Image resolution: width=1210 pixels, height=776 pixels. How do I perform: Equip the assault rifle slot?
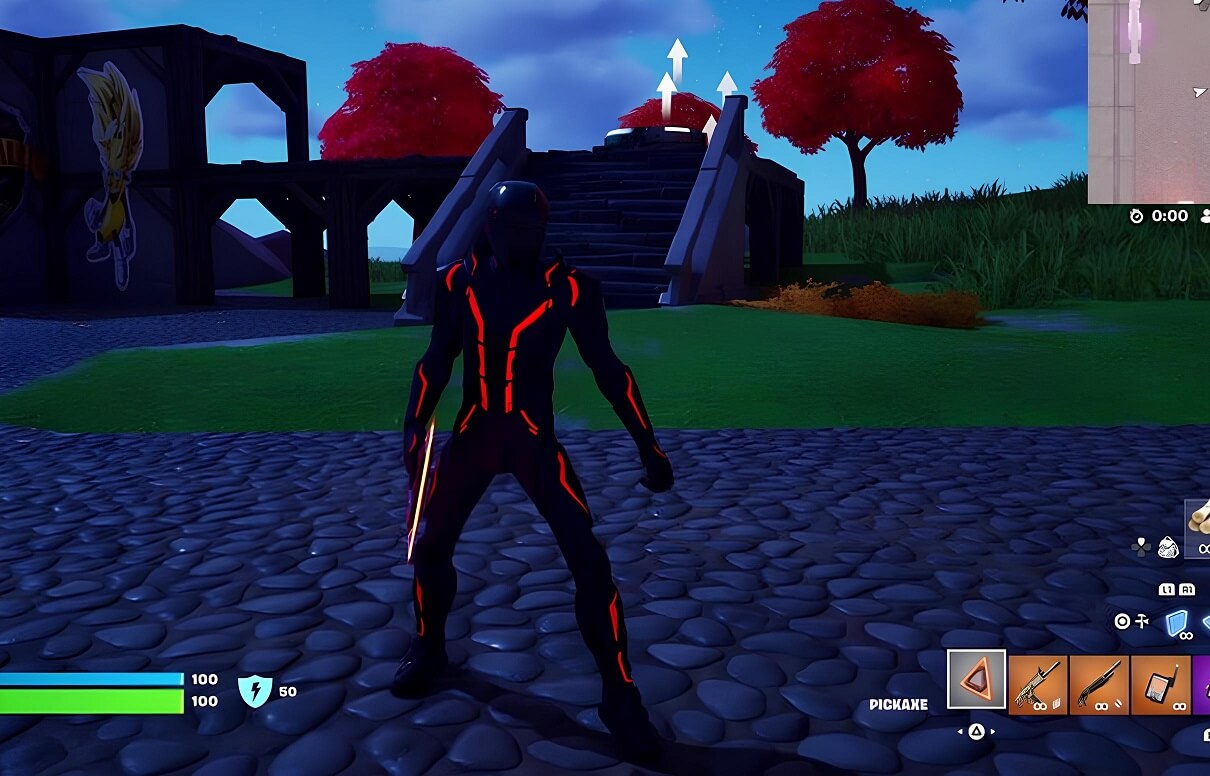pyautogui.click(x=1038, y=685)
